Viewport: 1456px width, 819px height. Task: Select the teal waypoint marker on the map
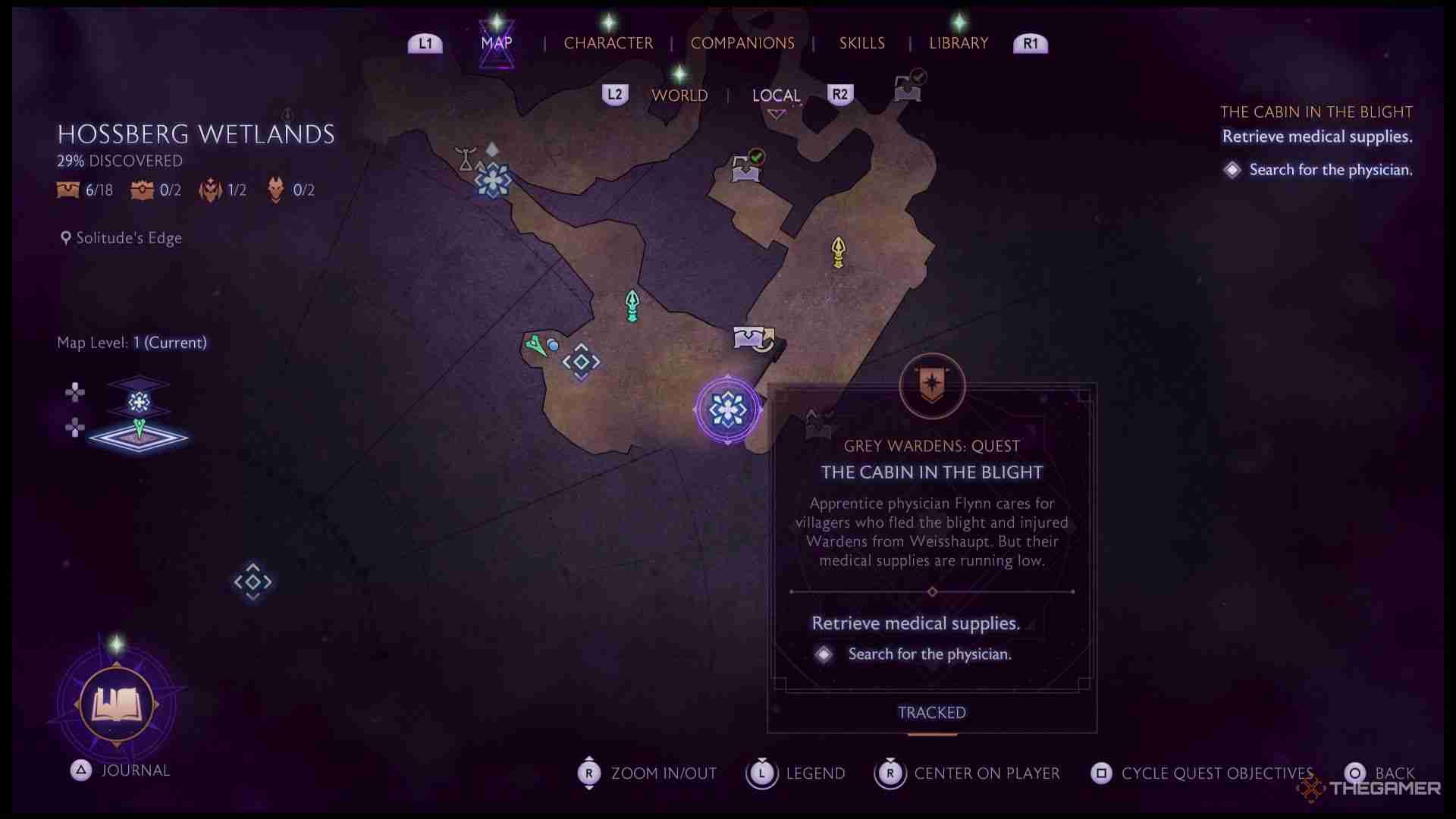point(632,306)
